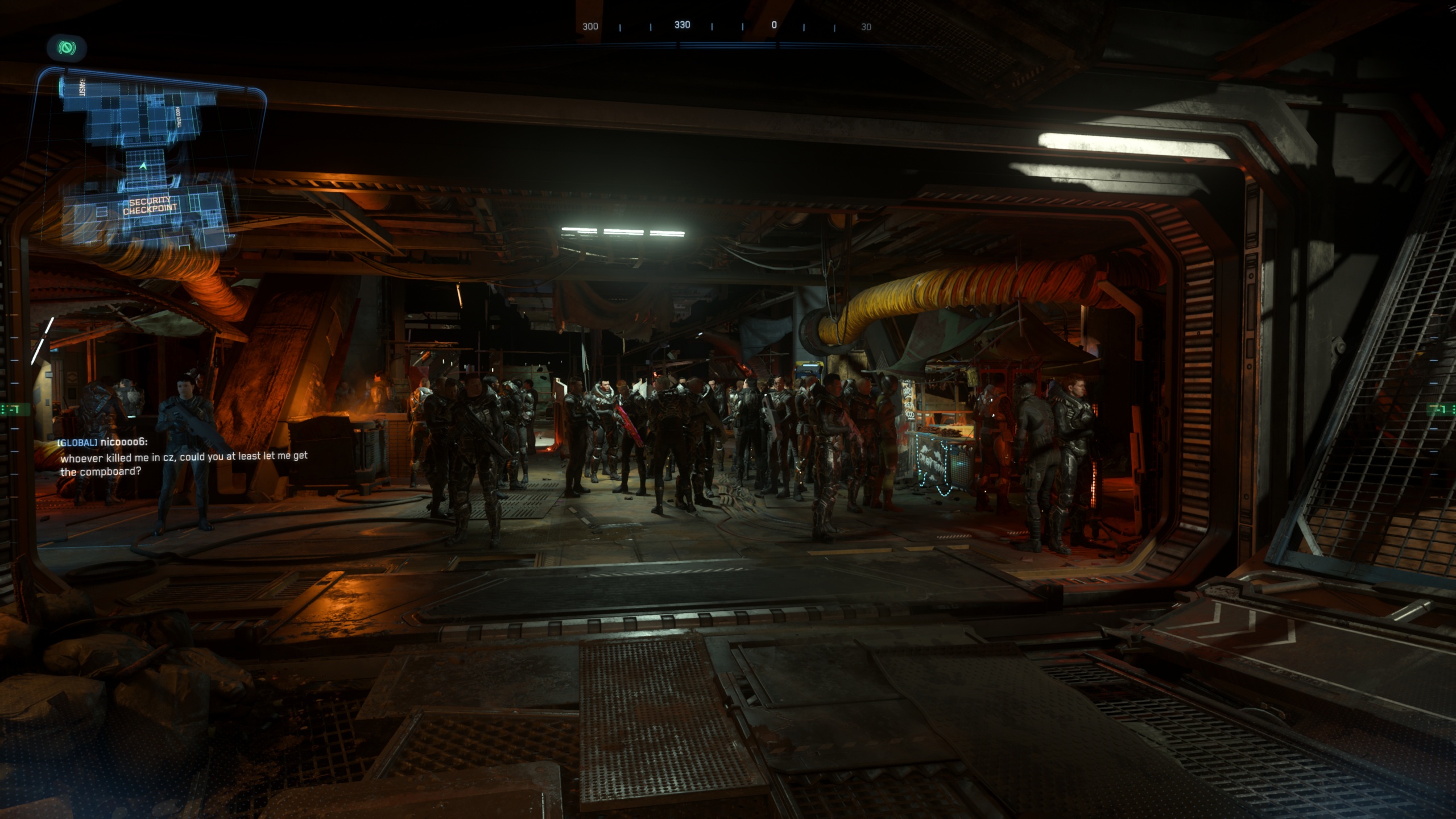The image size is (1456, 819).
Task: Click the green comms status icon
Action: (67, 48)
